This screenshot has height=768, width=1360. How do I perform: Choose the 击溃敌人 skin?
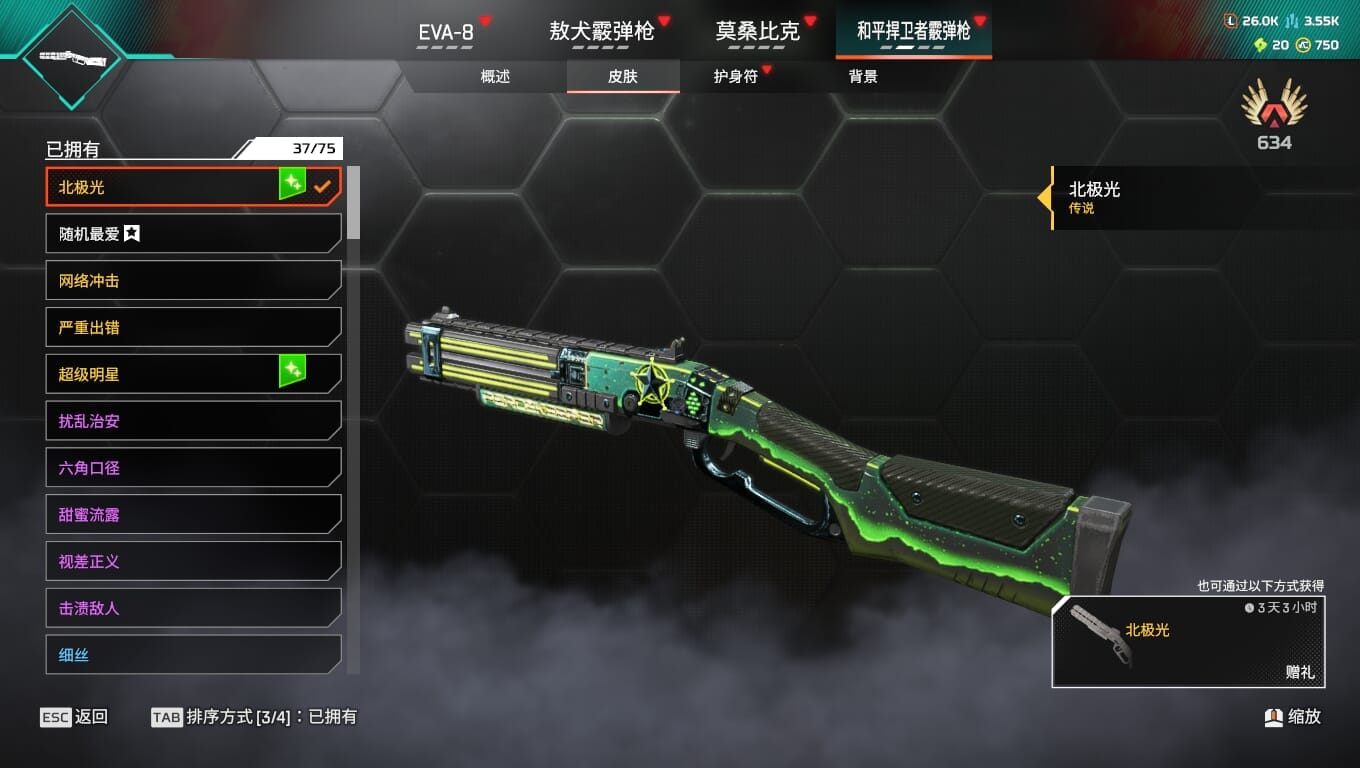[193, 608]
